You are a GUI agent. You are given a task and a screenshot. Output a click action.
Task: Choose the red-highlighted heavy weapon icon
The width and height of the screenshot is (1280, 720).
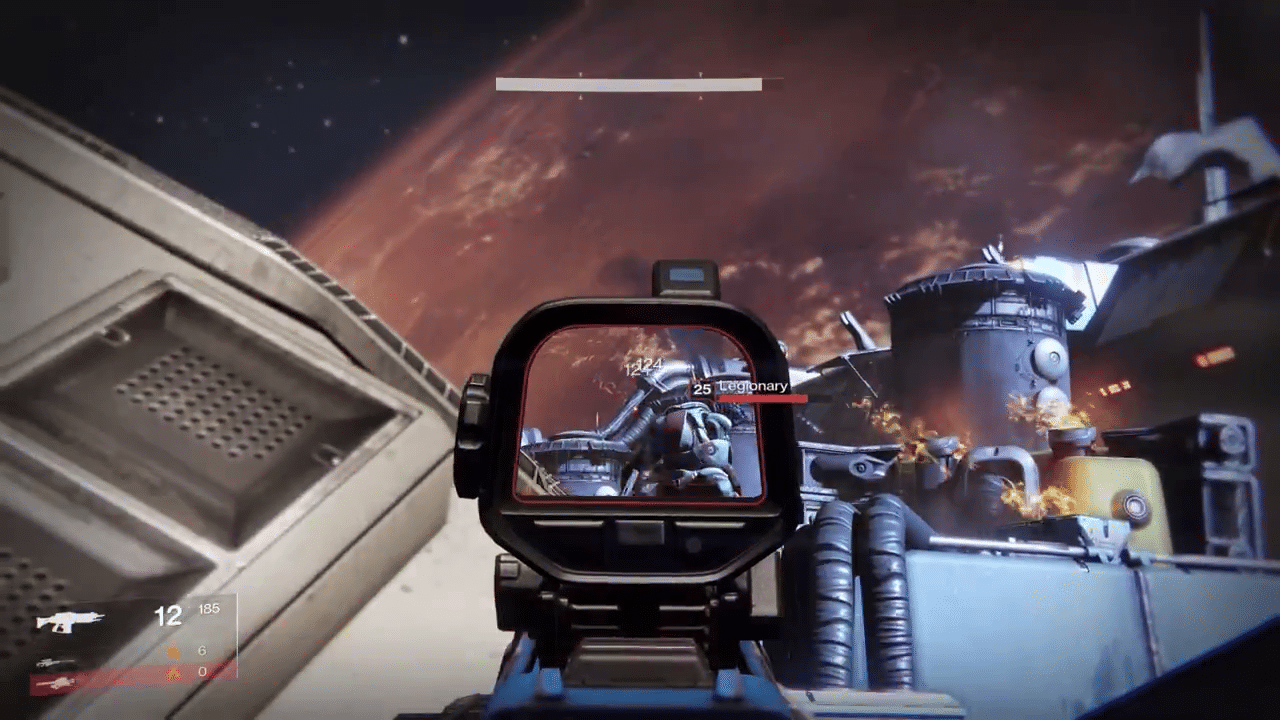(56, 684)
